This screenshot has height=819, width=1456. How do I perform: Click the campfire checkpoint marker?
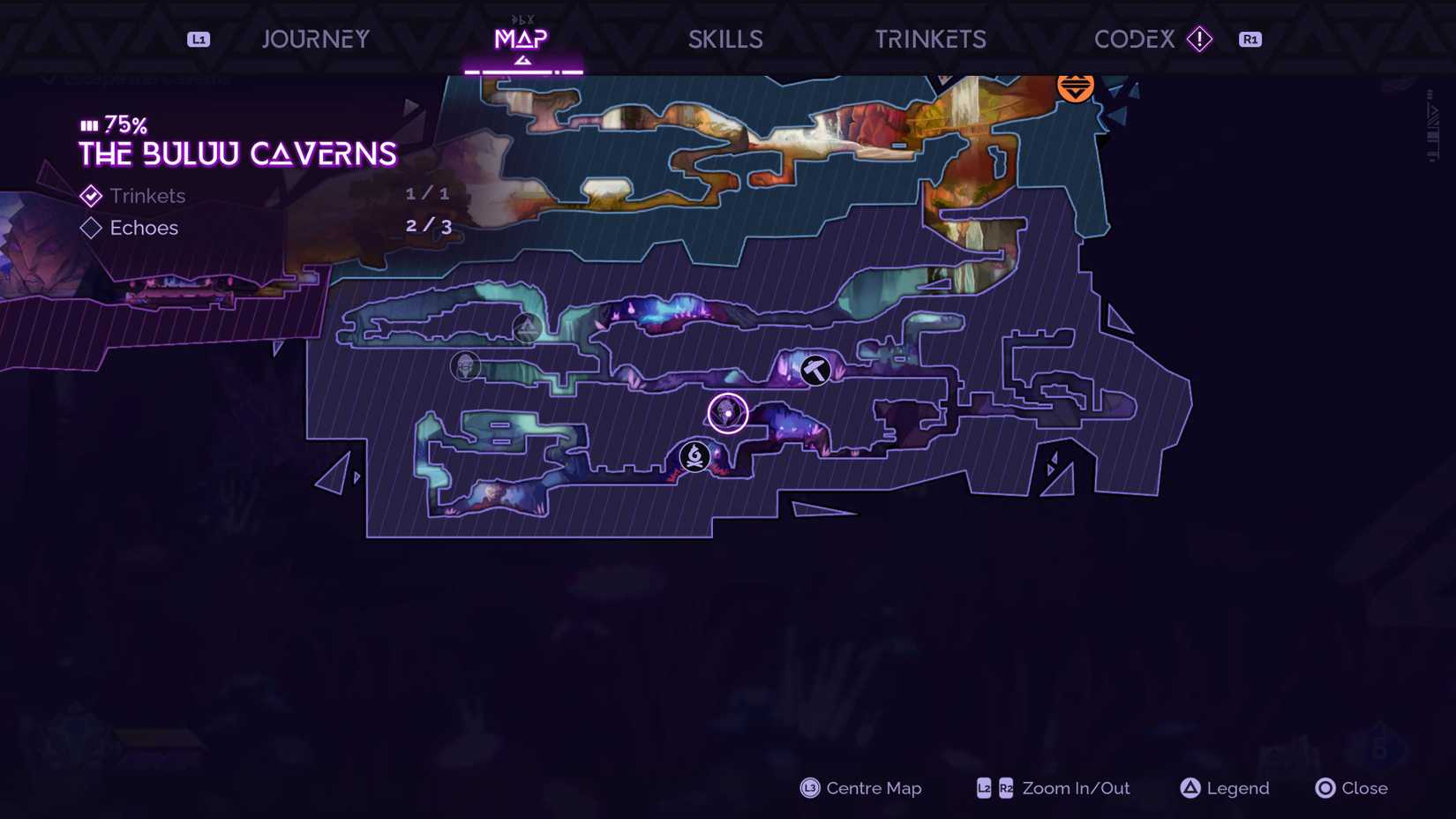(694, 456)
